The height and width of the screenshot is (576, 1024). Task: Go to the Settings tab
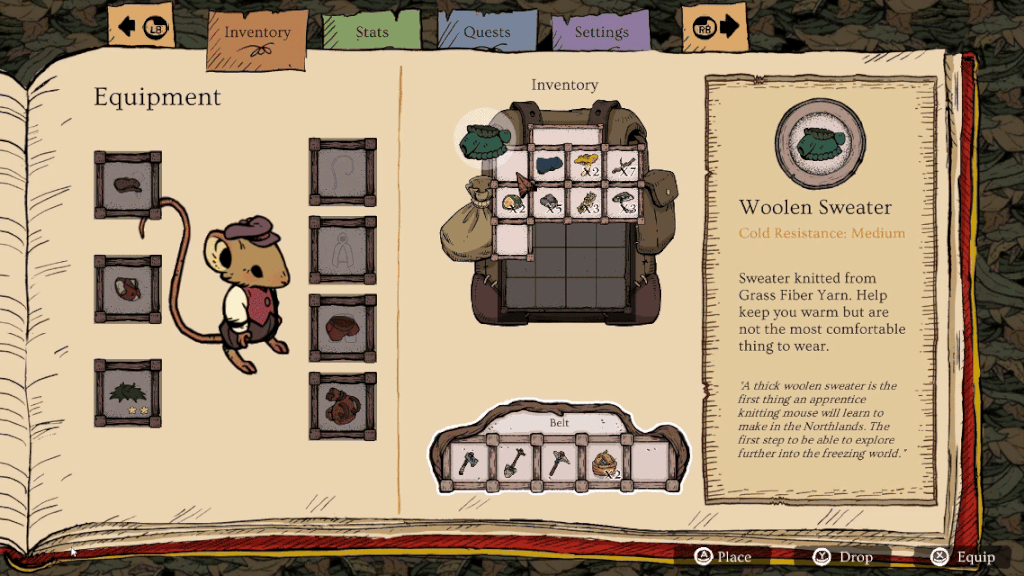click(x=601, y=33)
